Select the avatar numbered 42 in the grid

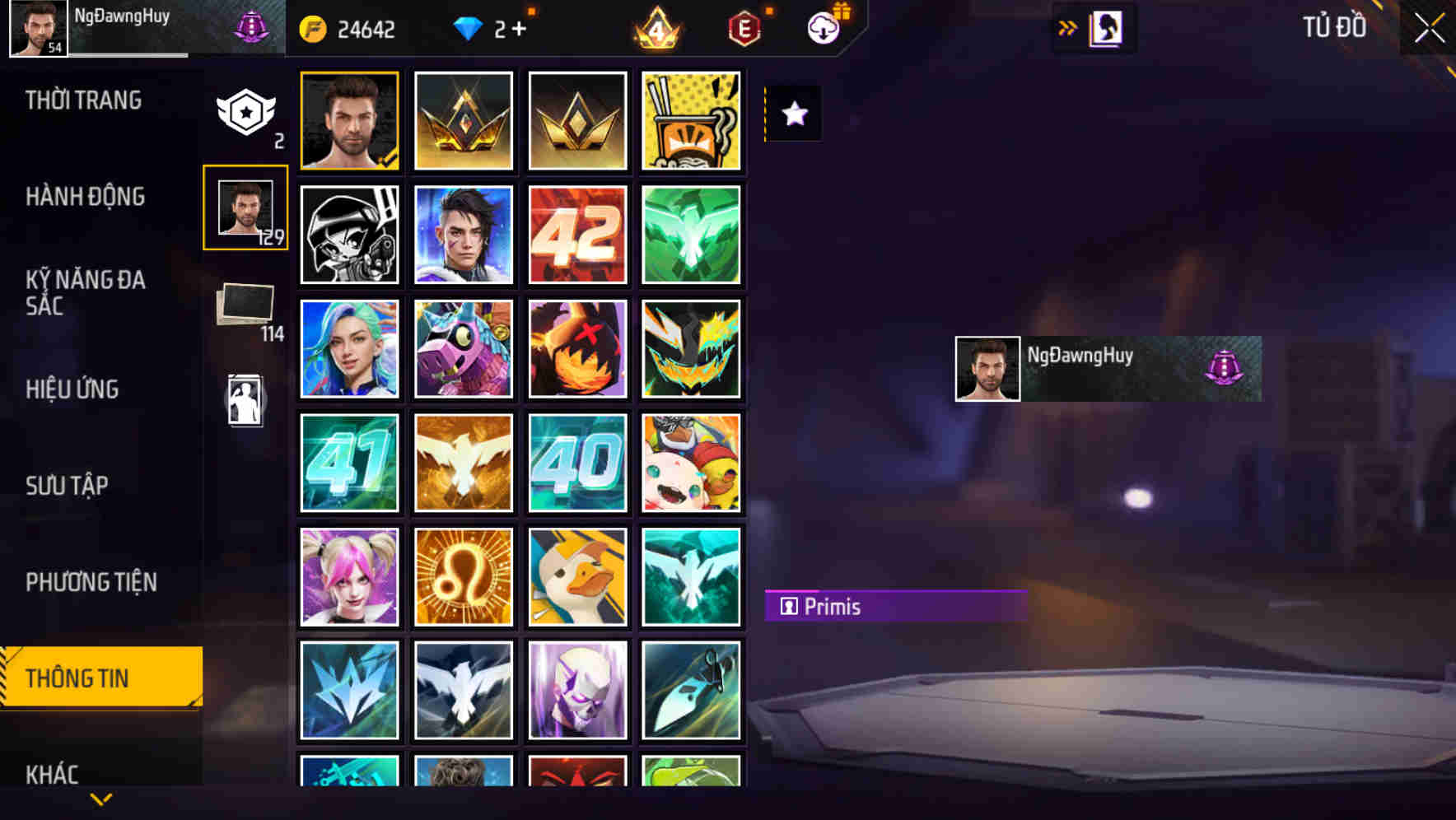[577, 234]
